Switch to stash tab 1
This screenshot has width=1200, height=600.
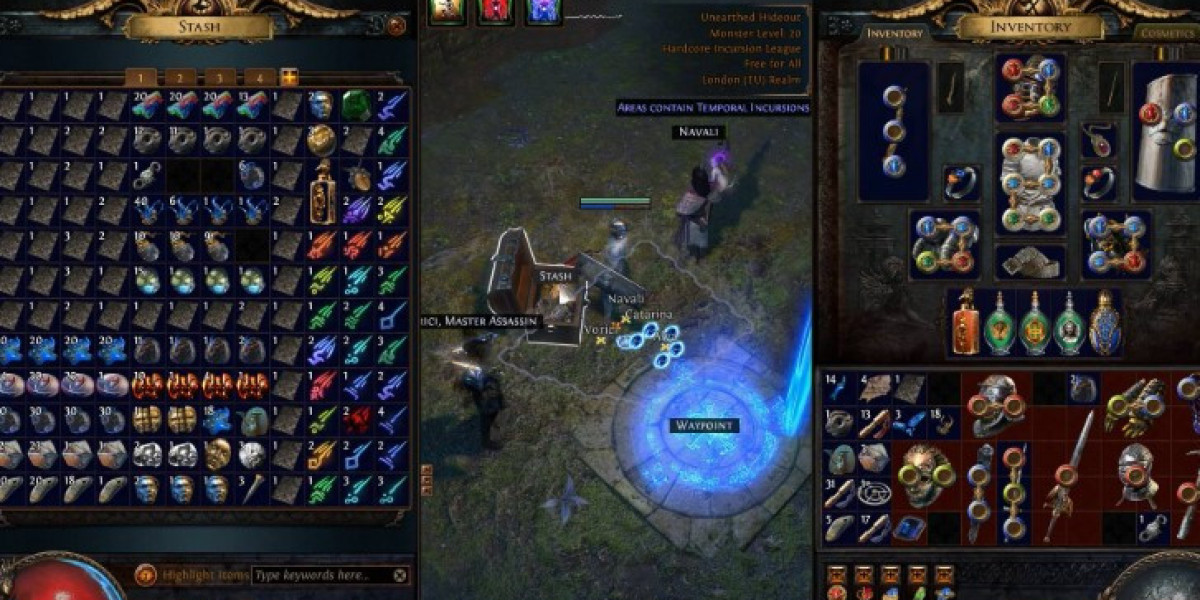(141, 77)
